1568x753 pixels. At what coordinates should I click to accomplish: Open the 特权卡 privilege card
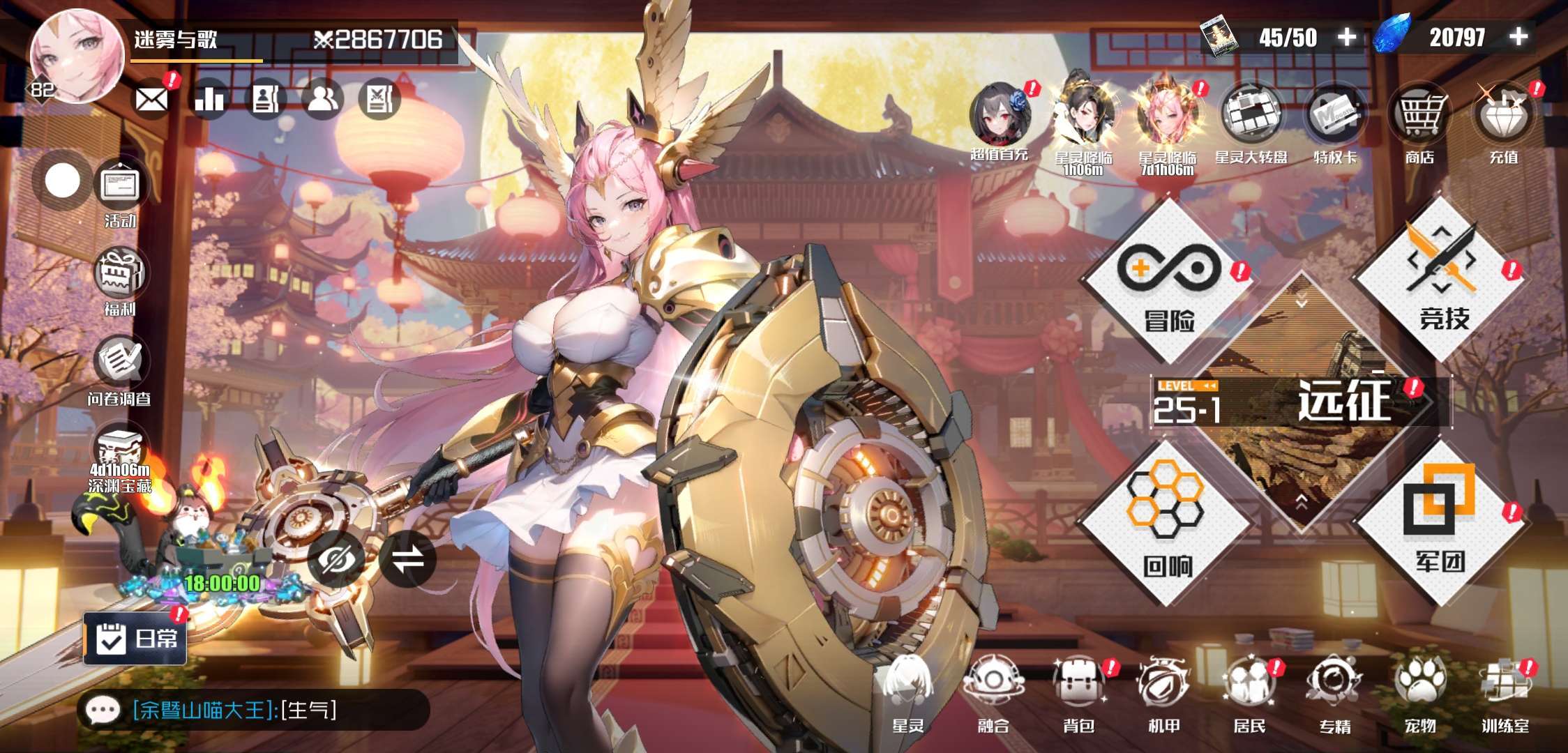click(x=1335, y=122)
